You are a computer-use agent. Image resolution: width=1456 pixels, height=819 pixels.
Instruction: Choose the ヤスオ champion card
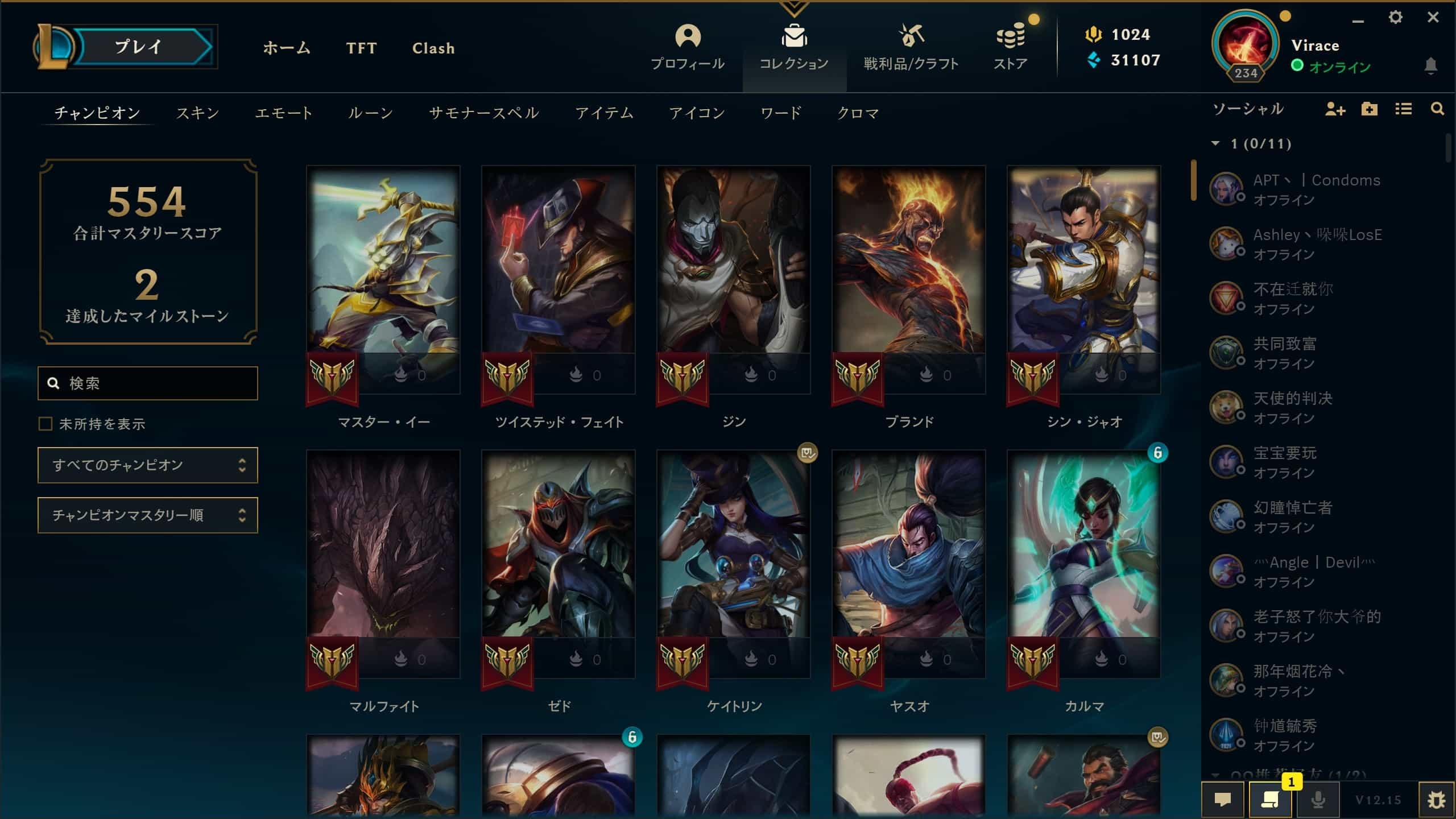click(908, 563)
